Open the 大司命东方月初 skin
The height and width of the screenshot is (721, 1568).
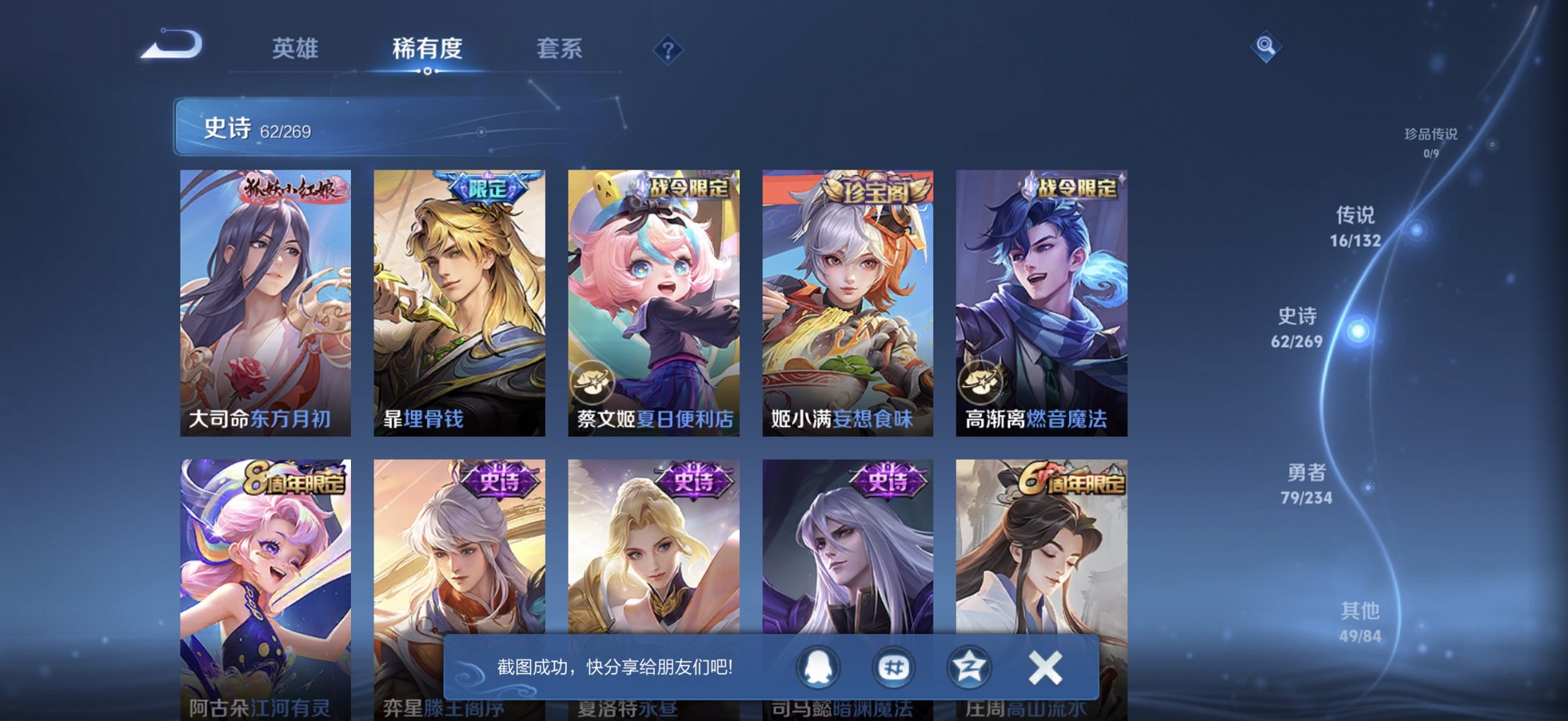click(265, 302)
